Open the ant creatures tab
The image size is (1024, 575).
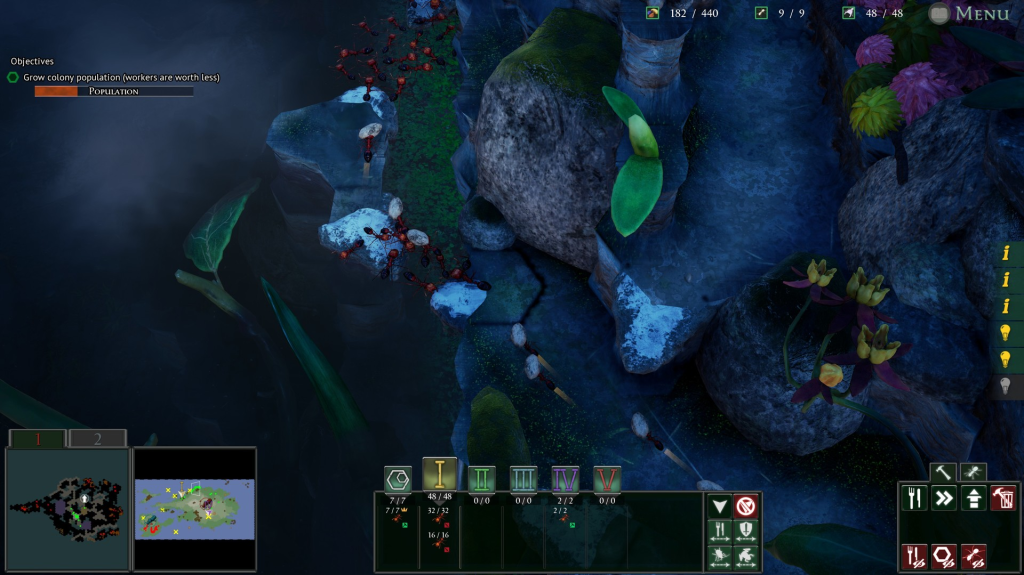click(x=973, y=472)
